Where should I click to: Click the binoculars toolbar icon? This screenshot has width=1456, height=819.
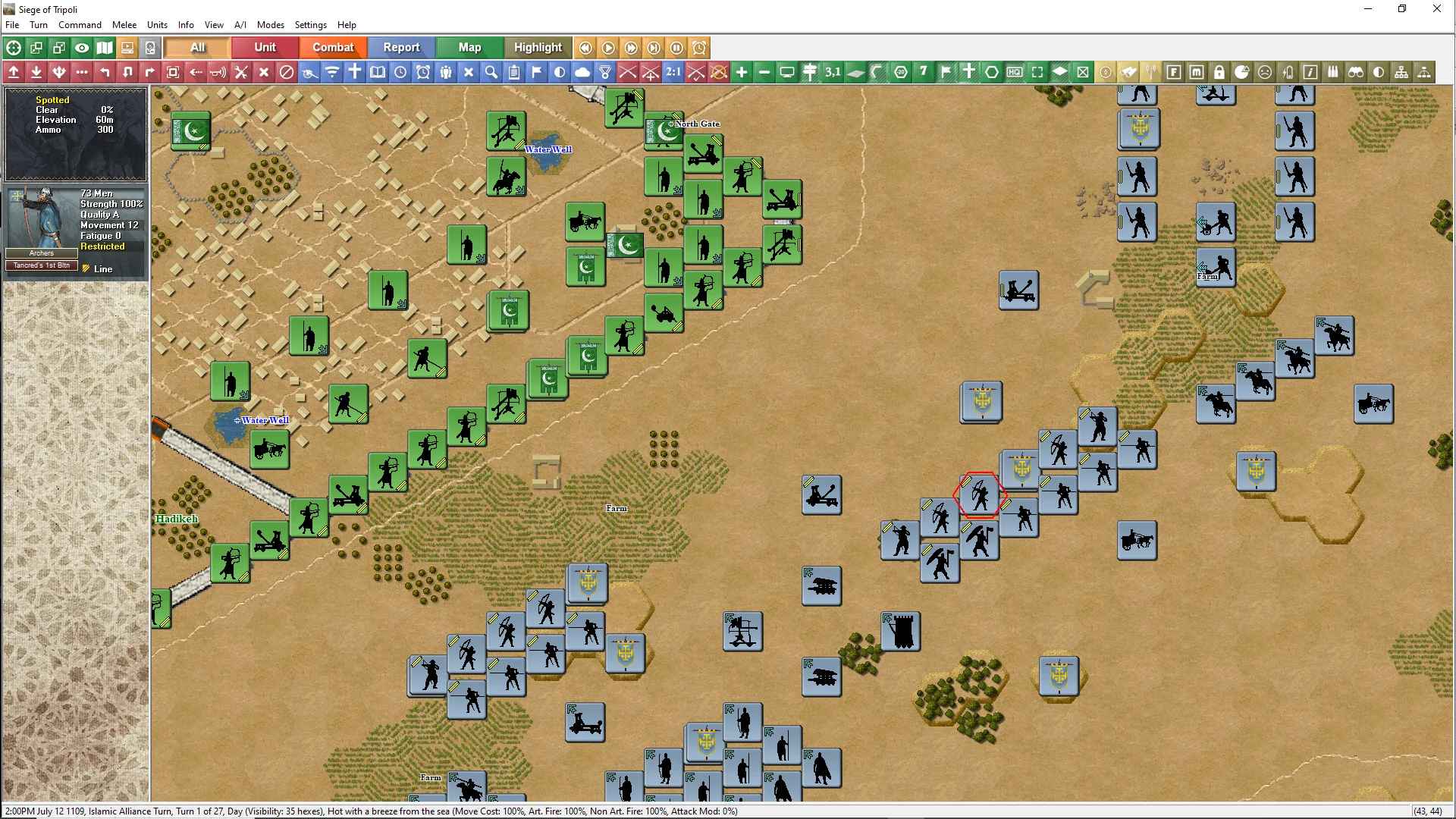1356,72
